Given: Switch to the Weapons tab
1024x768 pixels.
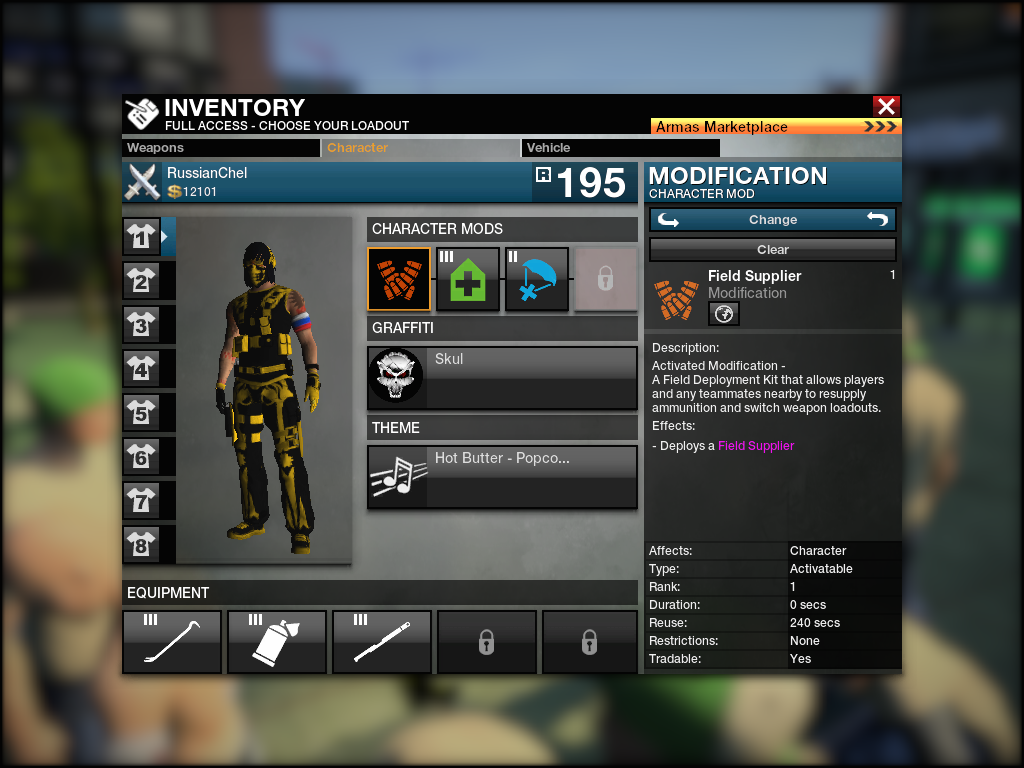Looking at the screenshot, I should pyautogui.click(x=221, y=148).
